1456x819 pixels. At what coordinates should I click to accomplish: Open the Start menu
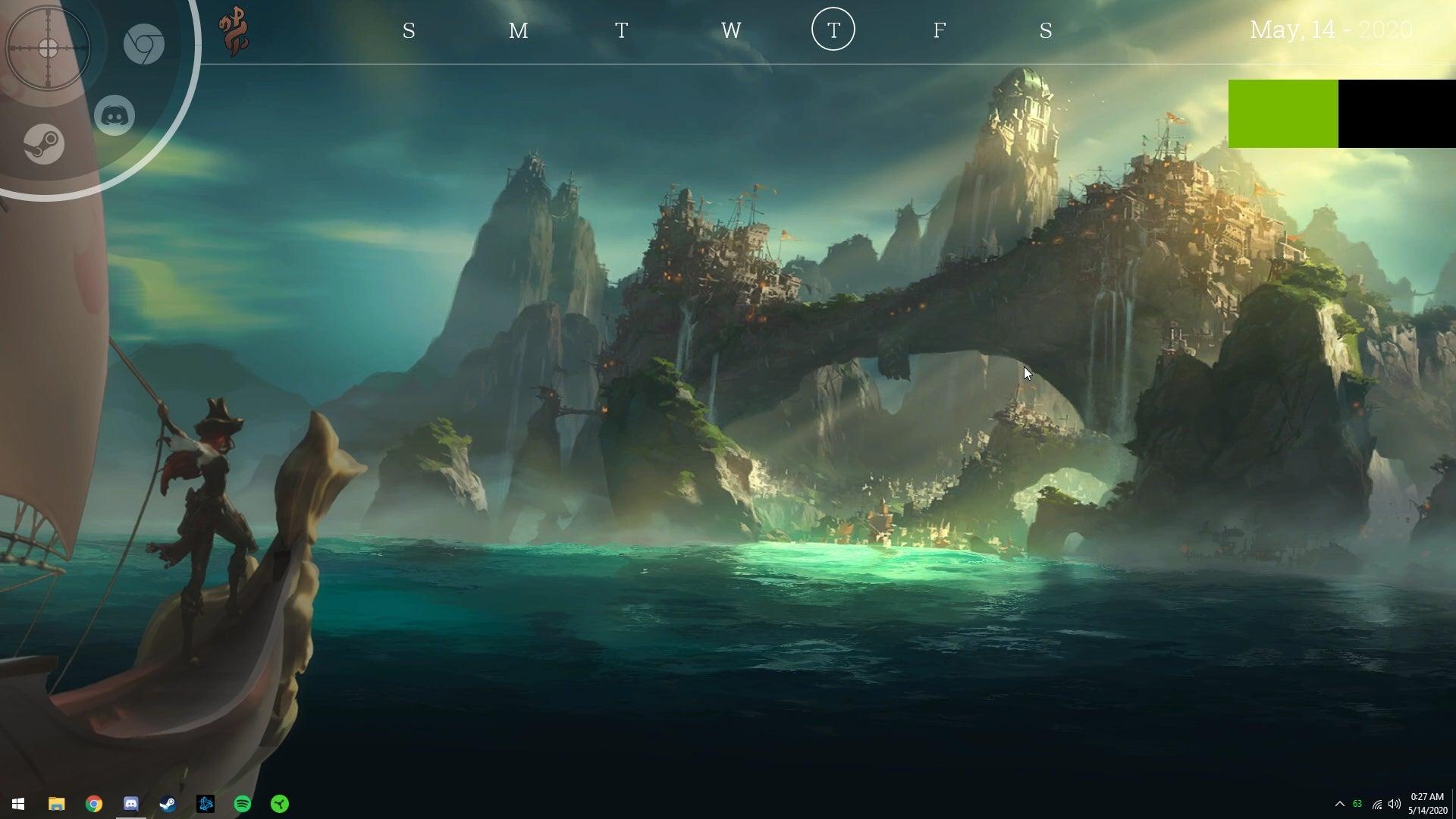[17, 804]
